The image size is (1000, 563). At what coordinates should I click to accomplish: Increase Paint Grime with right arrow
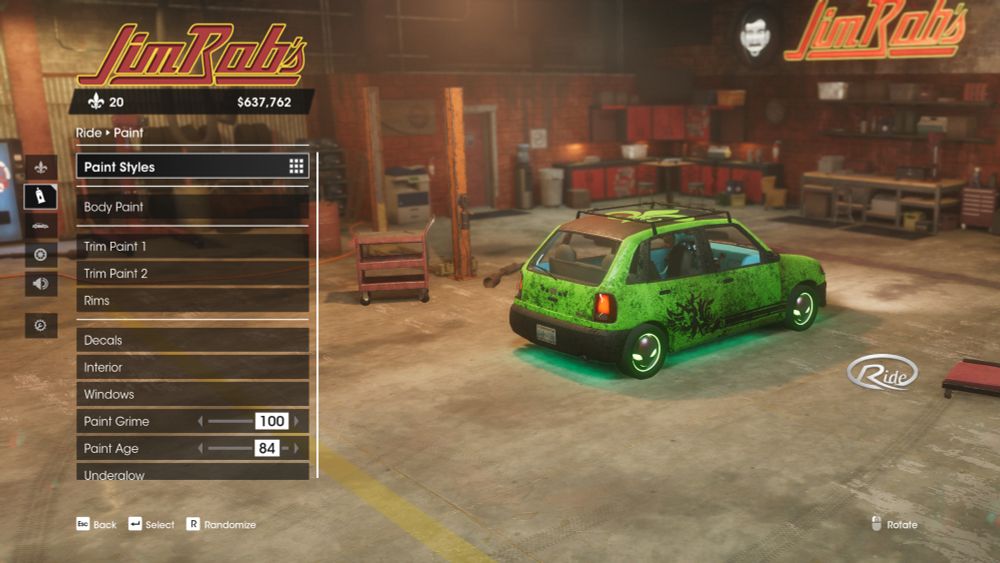coord(296,422)
